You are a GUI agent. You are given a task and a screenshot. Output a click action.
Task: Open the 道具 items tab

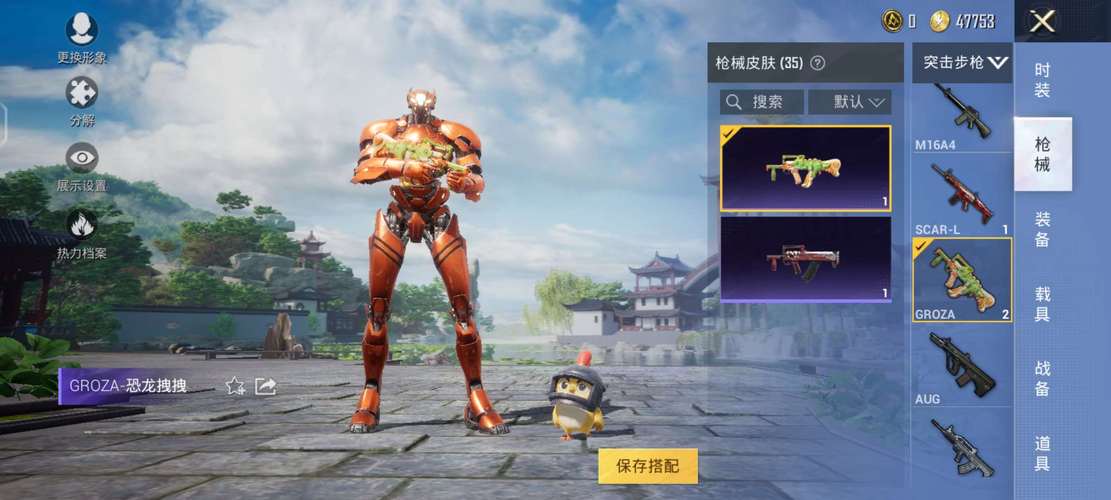pos(1042,453)
